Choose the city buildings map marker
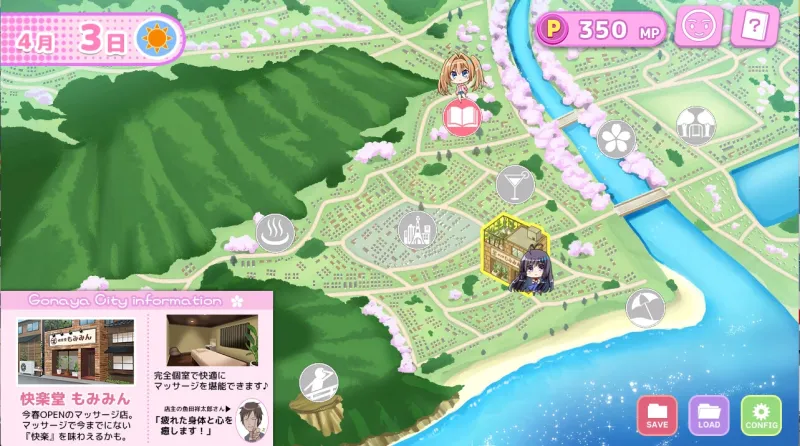 click(416, 230)
